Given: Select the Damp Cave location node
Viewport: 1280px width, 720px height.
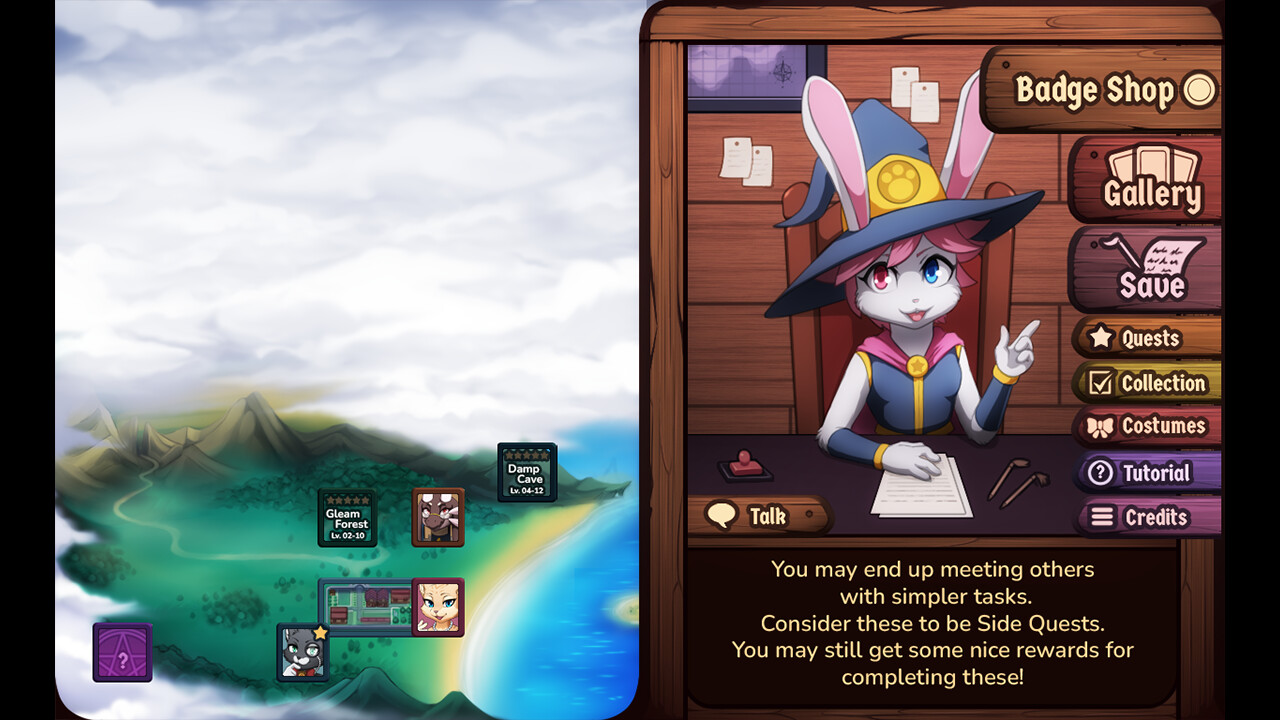Looking at the screenshot, I should pos(525,471).
